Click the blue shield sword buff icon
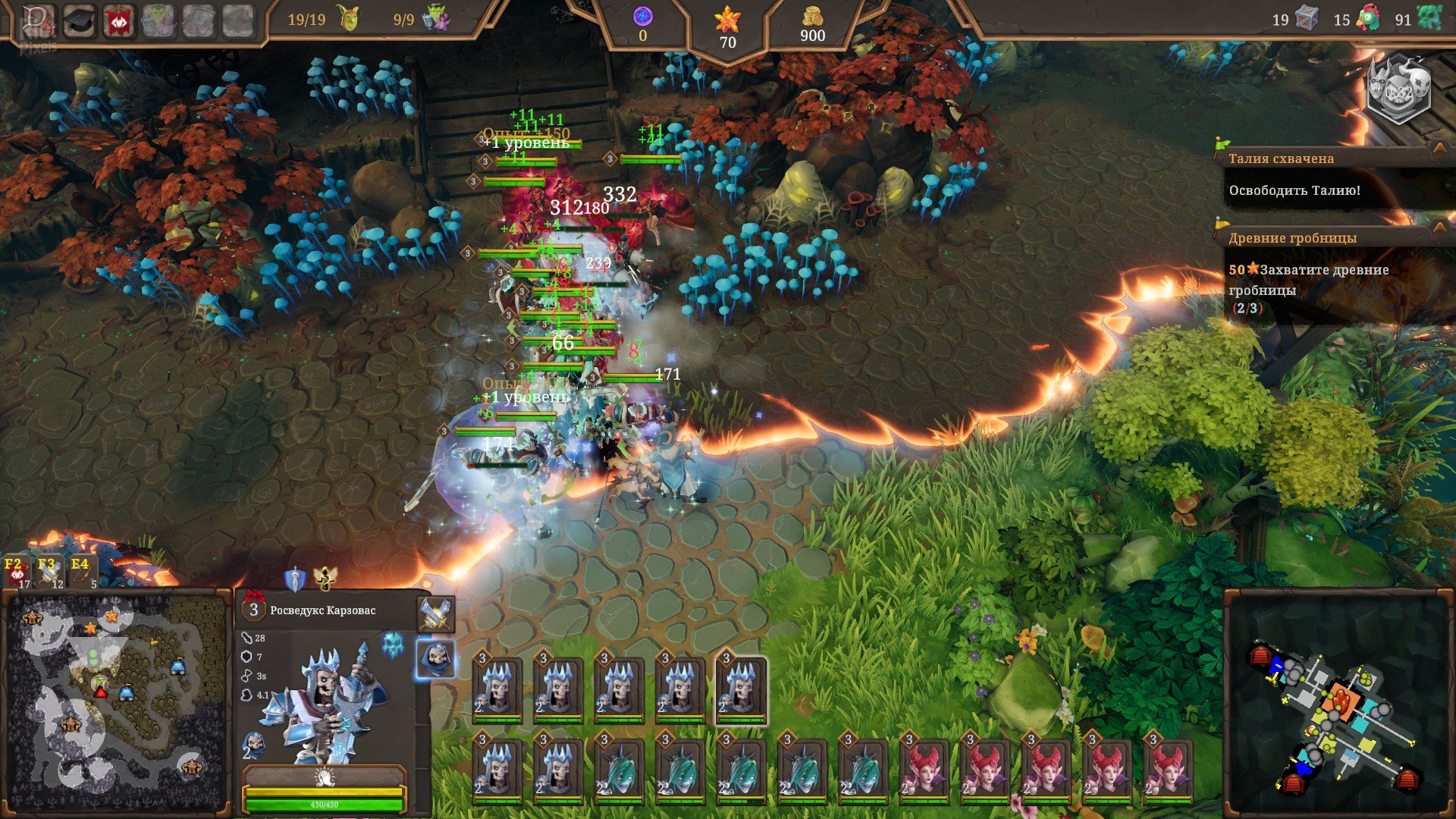Screen dimensions: 1456x819 tap(294, 579)
